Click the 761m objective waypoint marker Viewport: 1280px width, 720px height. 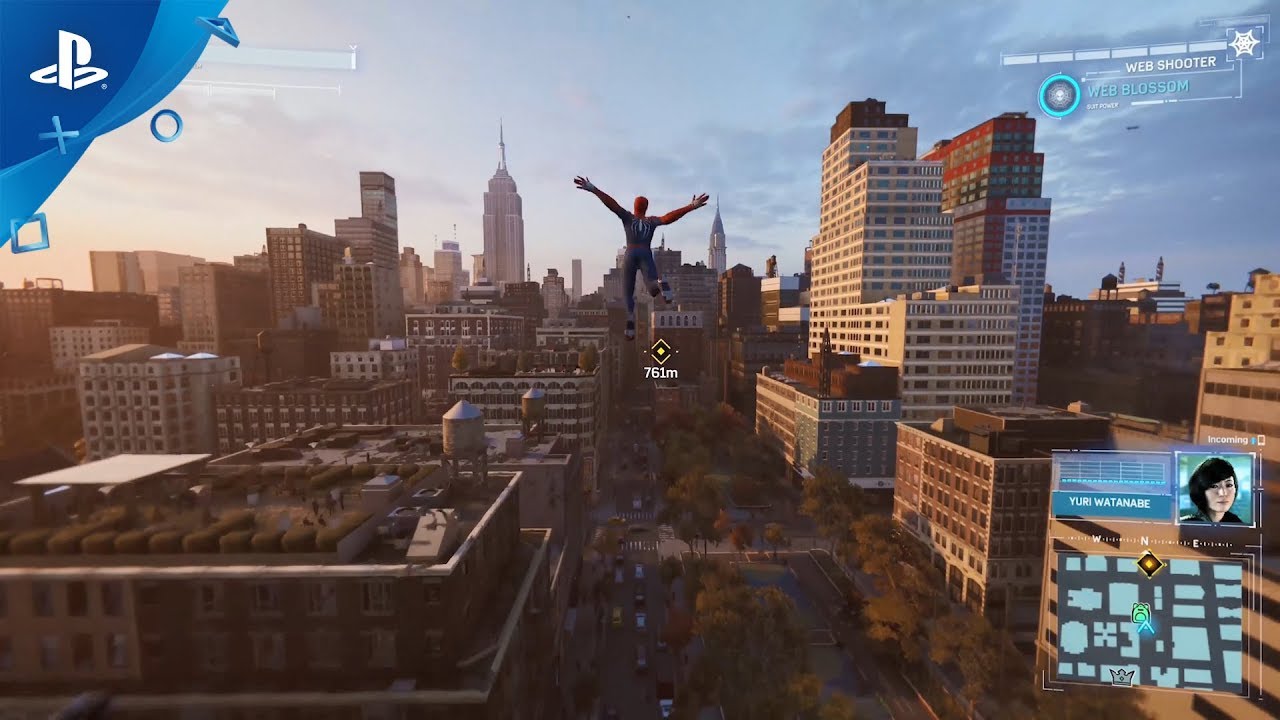[660, 351]
